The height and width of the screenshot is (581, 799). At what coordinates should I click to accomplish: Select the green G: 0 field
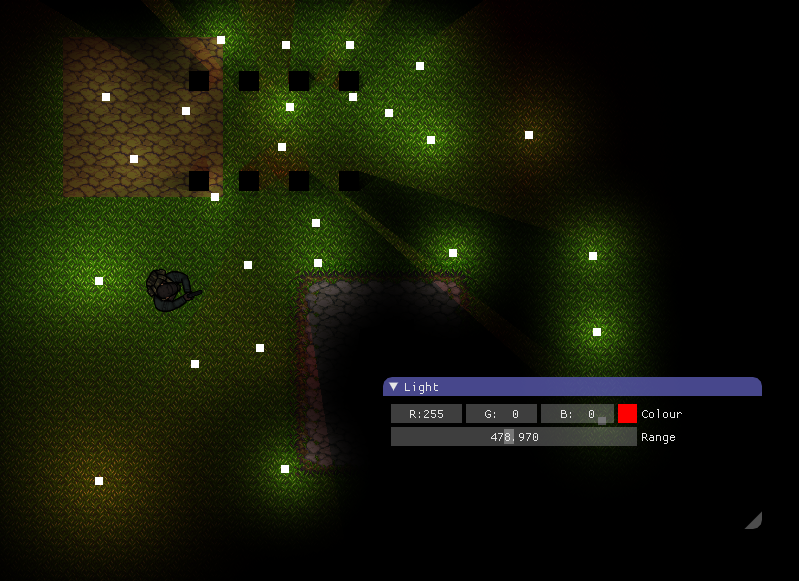[x=501, y=414]
